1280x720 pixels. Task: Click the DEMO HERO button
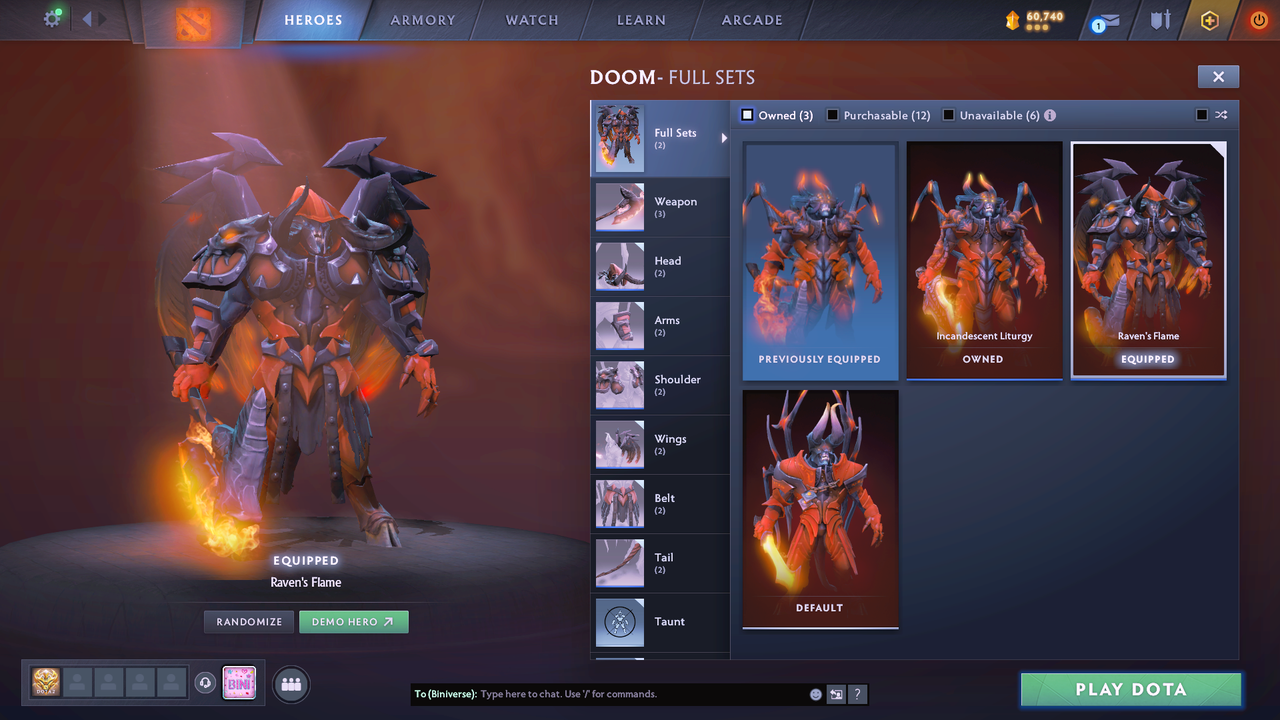tap(353, 621)
